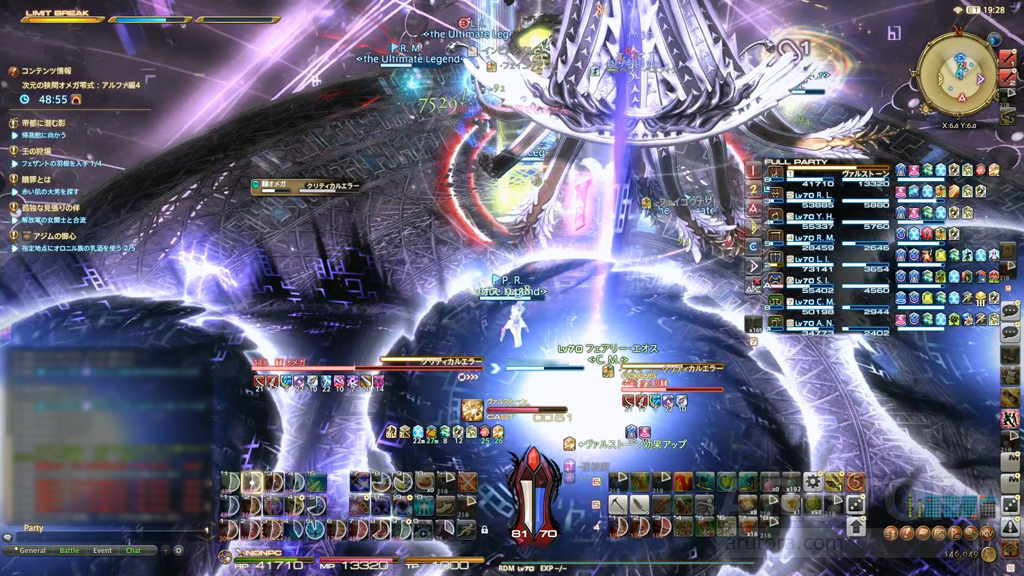The image size is (1024, 576).
Task: Click the up-arrow hotbar button
Action: [856, 526]
